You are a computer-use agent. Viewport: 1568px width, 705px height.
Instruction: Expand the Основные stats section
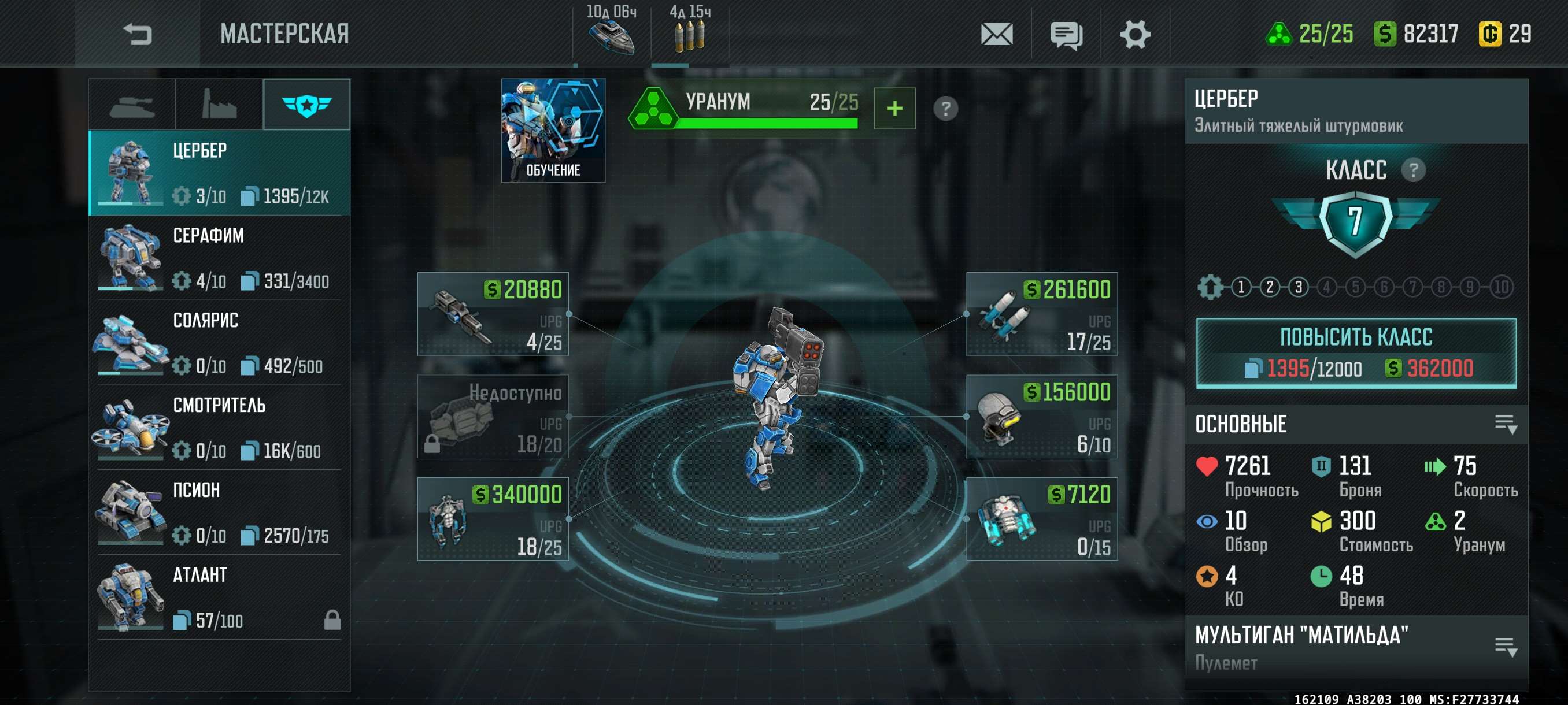pos(1506,424)
